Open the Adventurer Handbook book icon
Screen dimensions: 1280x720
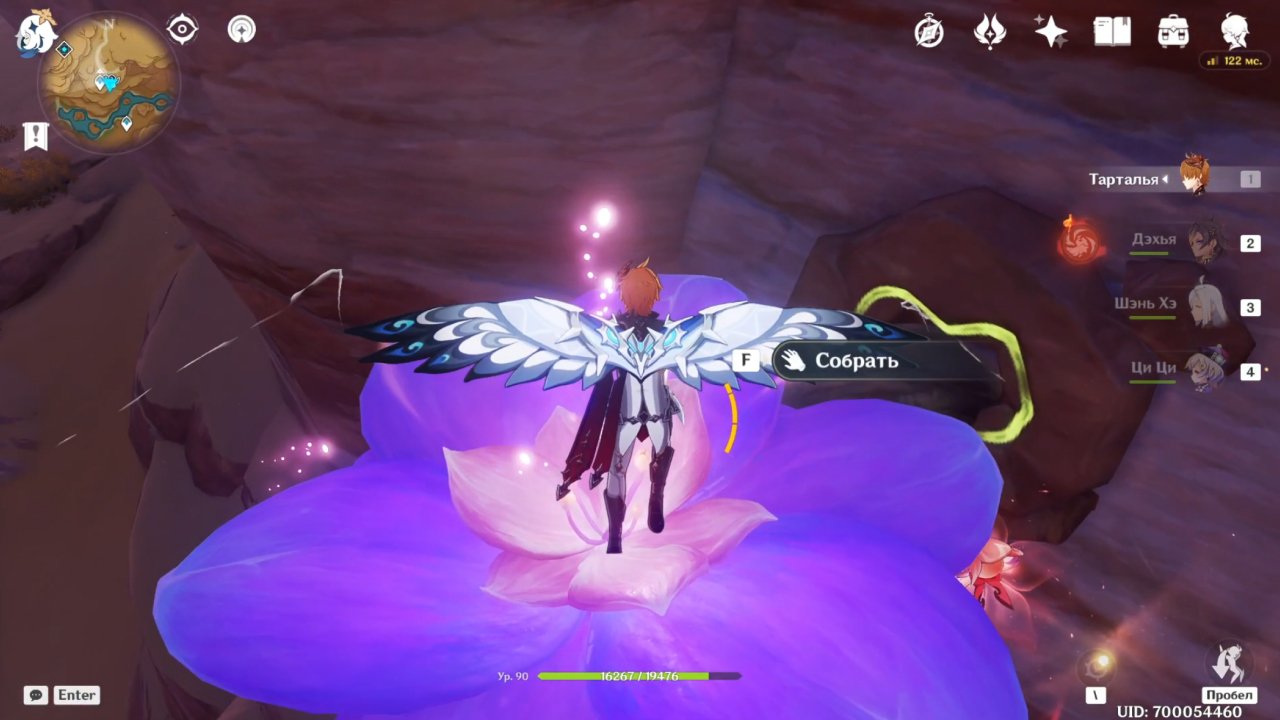pyautogui.click(x=1111, y=32)
